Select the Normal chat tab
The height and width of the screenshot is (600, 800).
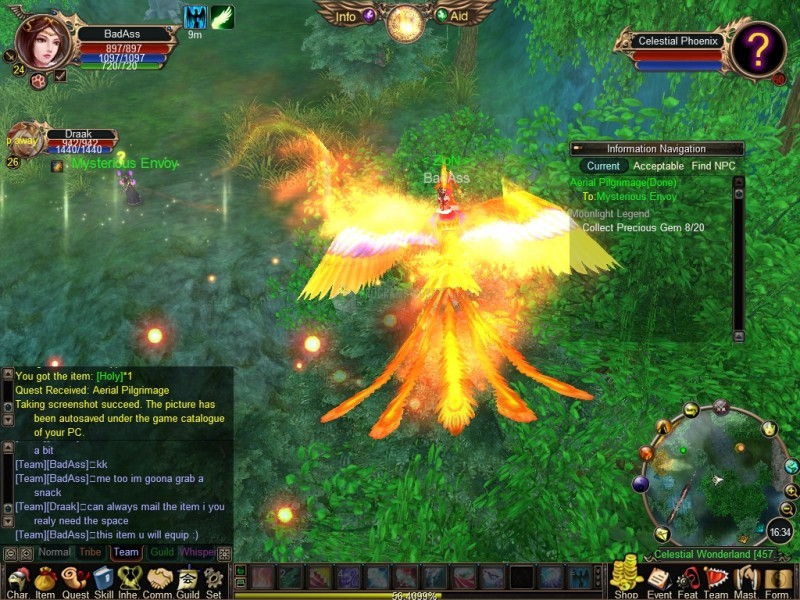54,552
